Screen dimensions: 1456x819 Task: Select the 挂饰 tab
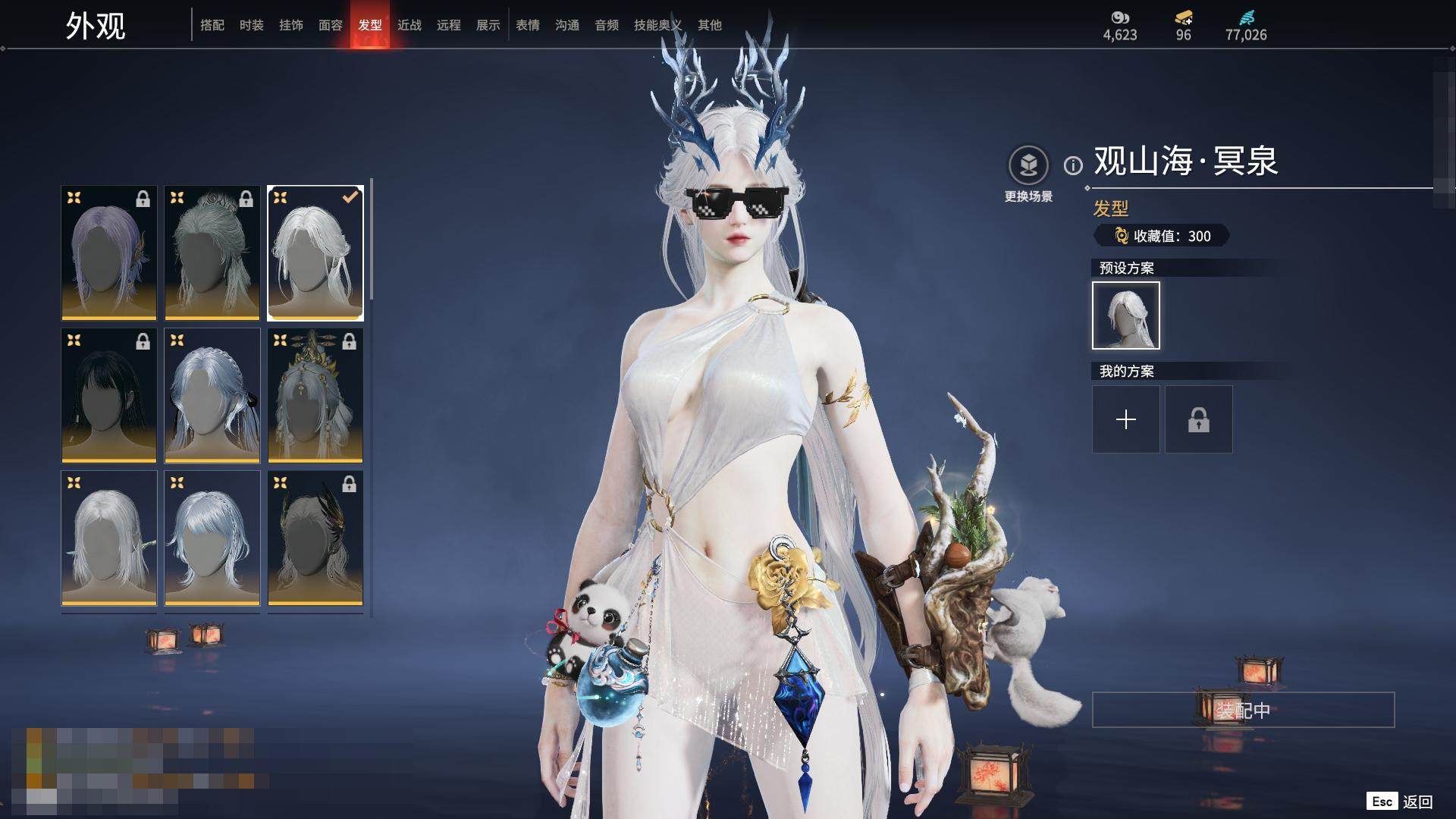(291, 25)
